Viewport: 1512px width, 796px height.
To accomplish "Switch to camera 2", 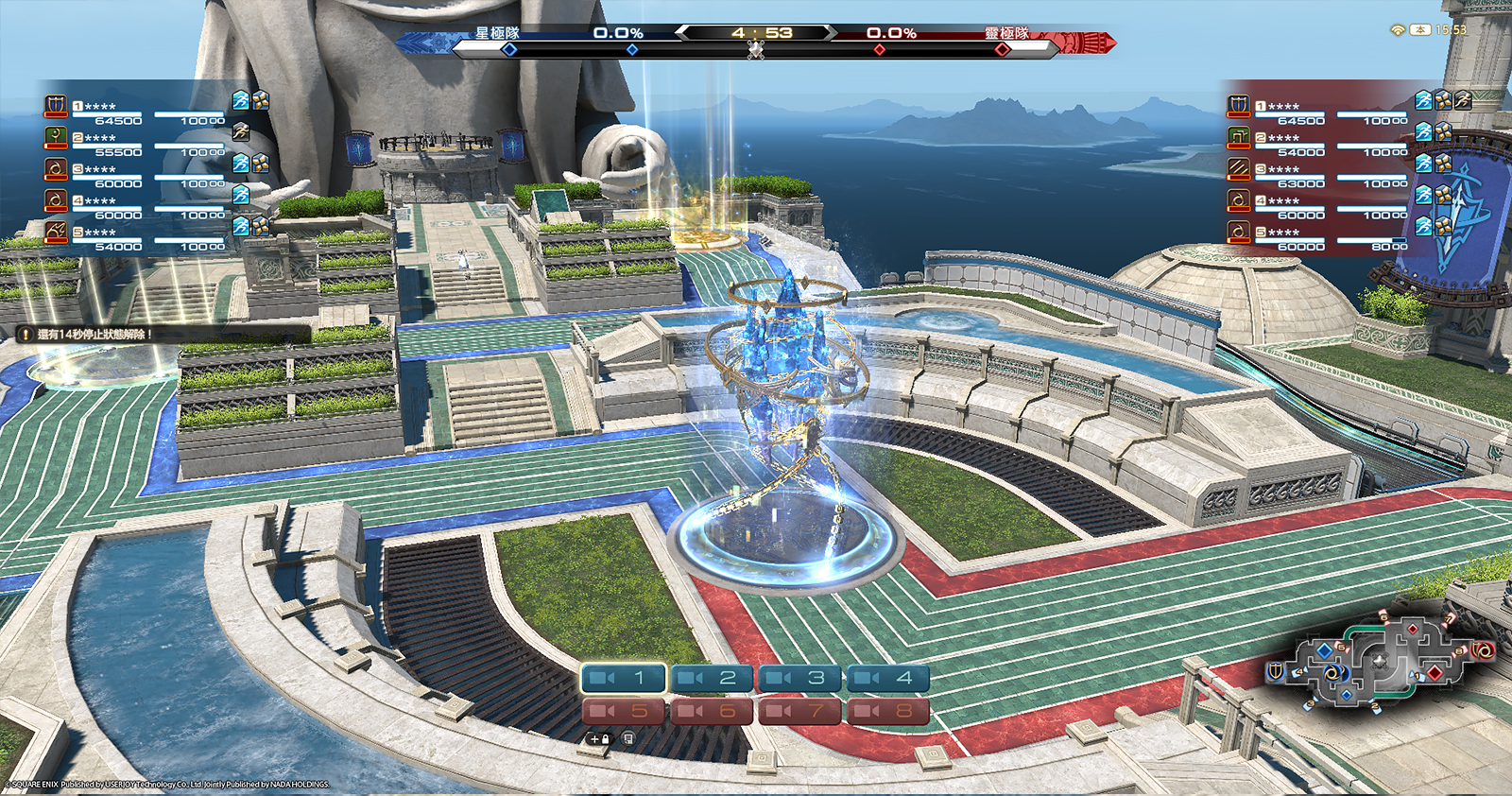I will [712, 678].
